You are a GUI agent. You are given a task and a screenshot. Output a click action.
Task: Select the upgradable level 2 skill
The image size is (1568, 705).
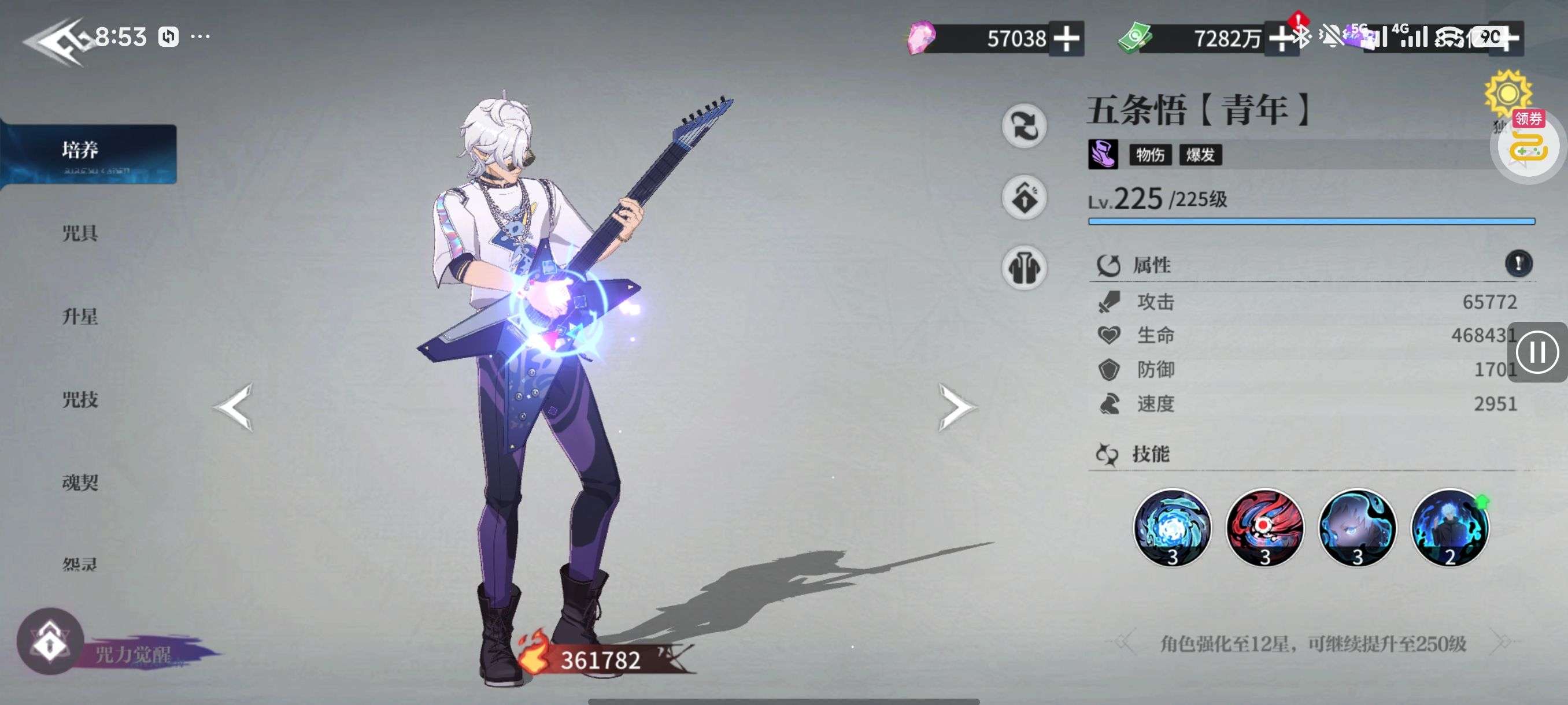pyautogui.click(x=1449, y=528)
